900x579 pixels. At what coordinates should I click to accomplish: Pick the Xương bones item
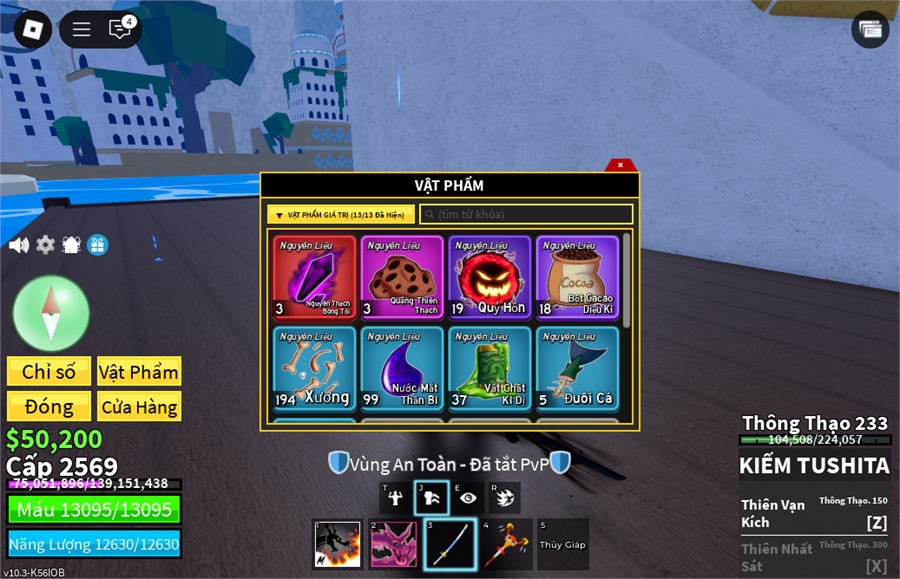[x=314, y=367]
